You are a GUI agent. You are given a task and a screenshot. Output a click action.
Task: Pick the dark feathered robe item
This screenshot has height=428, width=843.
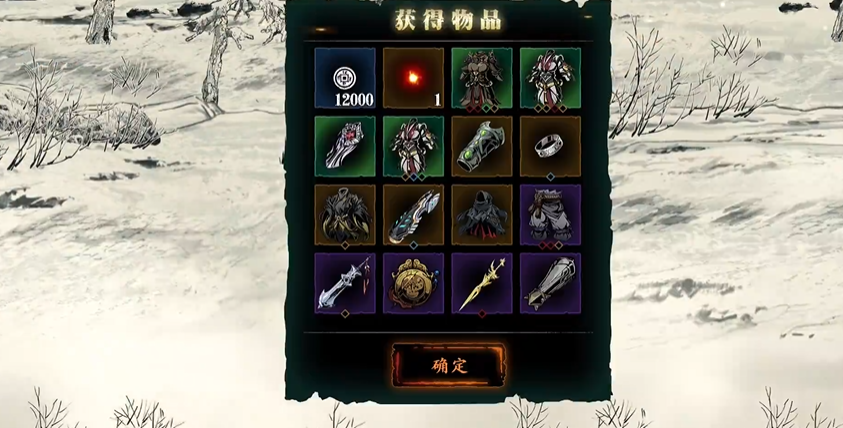(345, 214)
